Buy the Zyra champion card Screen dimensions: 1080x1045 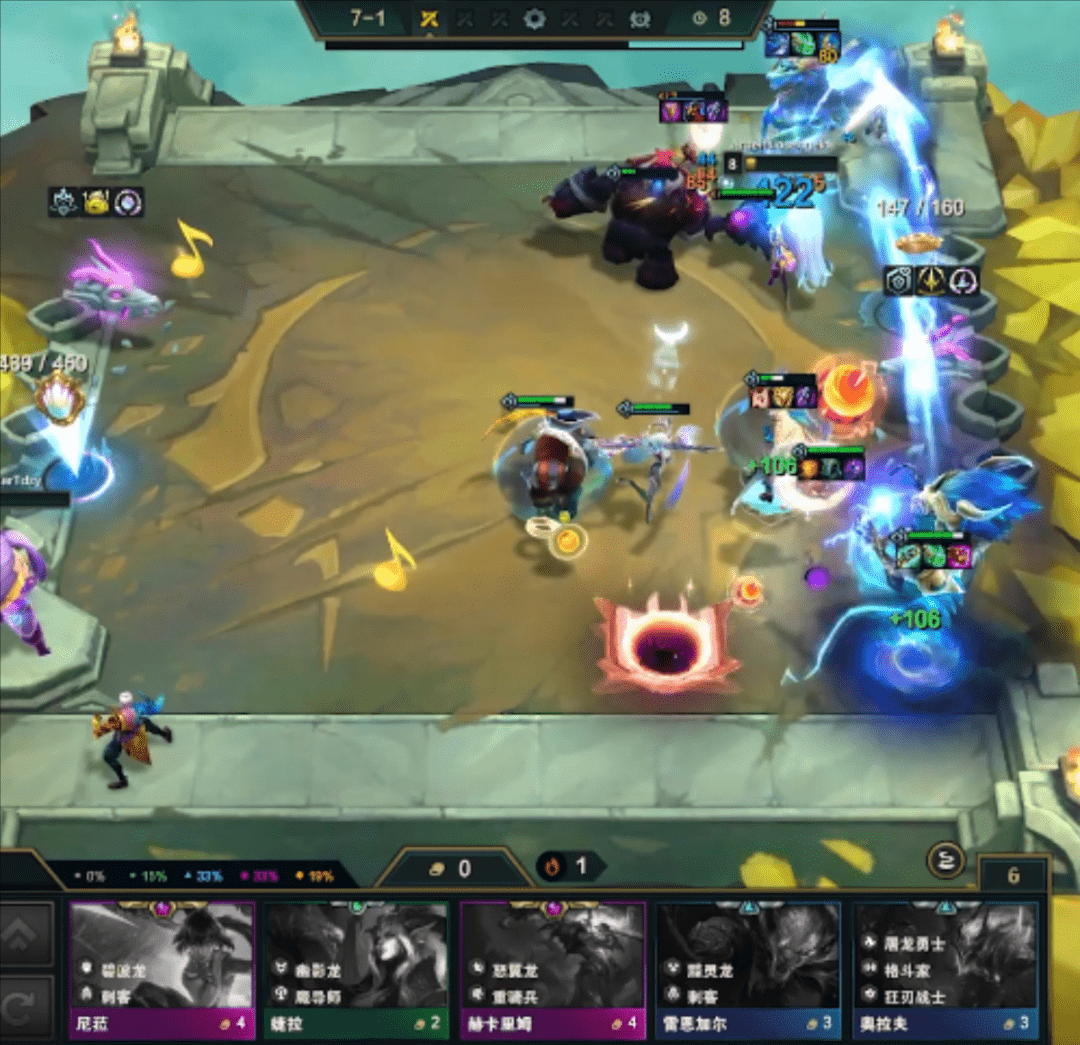357,967
